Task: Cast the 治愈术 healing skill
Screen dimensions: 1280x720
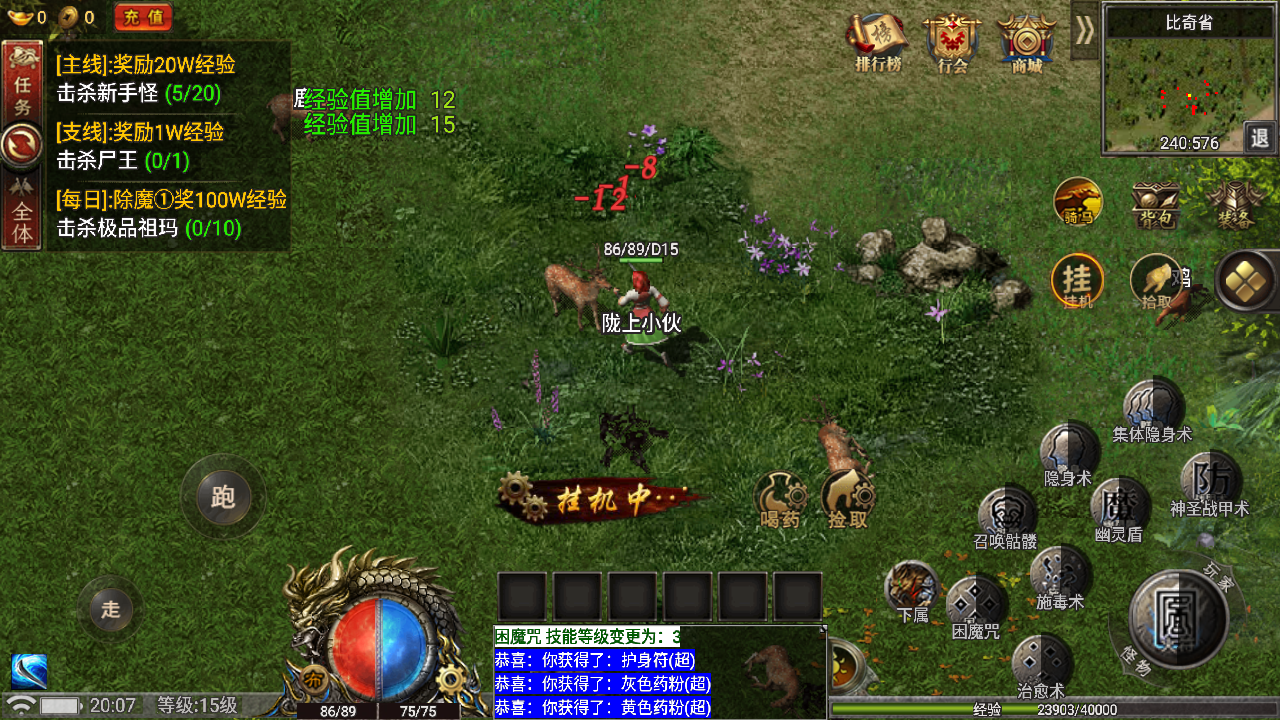Action: click(x=1041, y=662)
